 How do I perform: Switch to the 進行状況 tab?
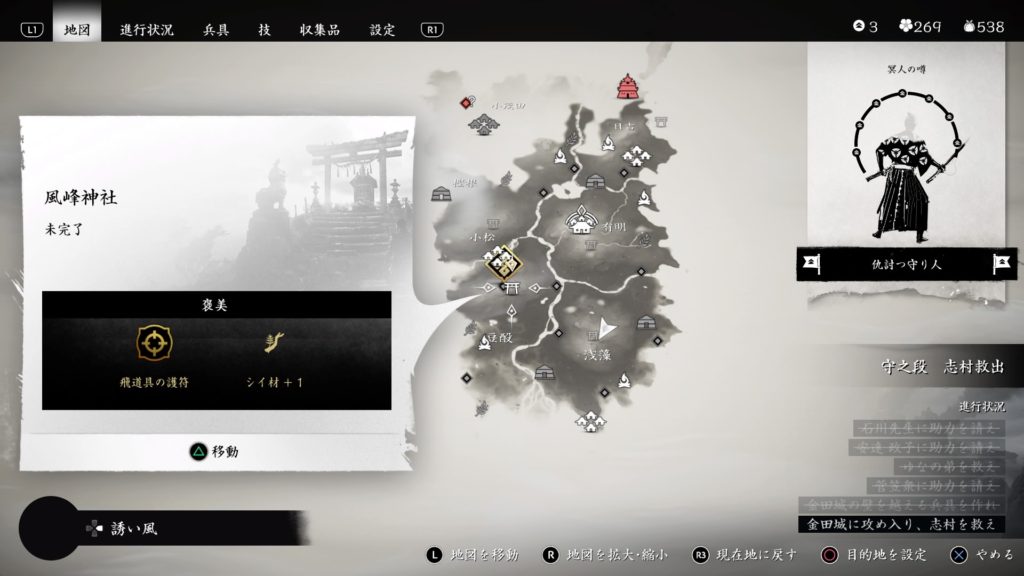click(x=146, y=29)
